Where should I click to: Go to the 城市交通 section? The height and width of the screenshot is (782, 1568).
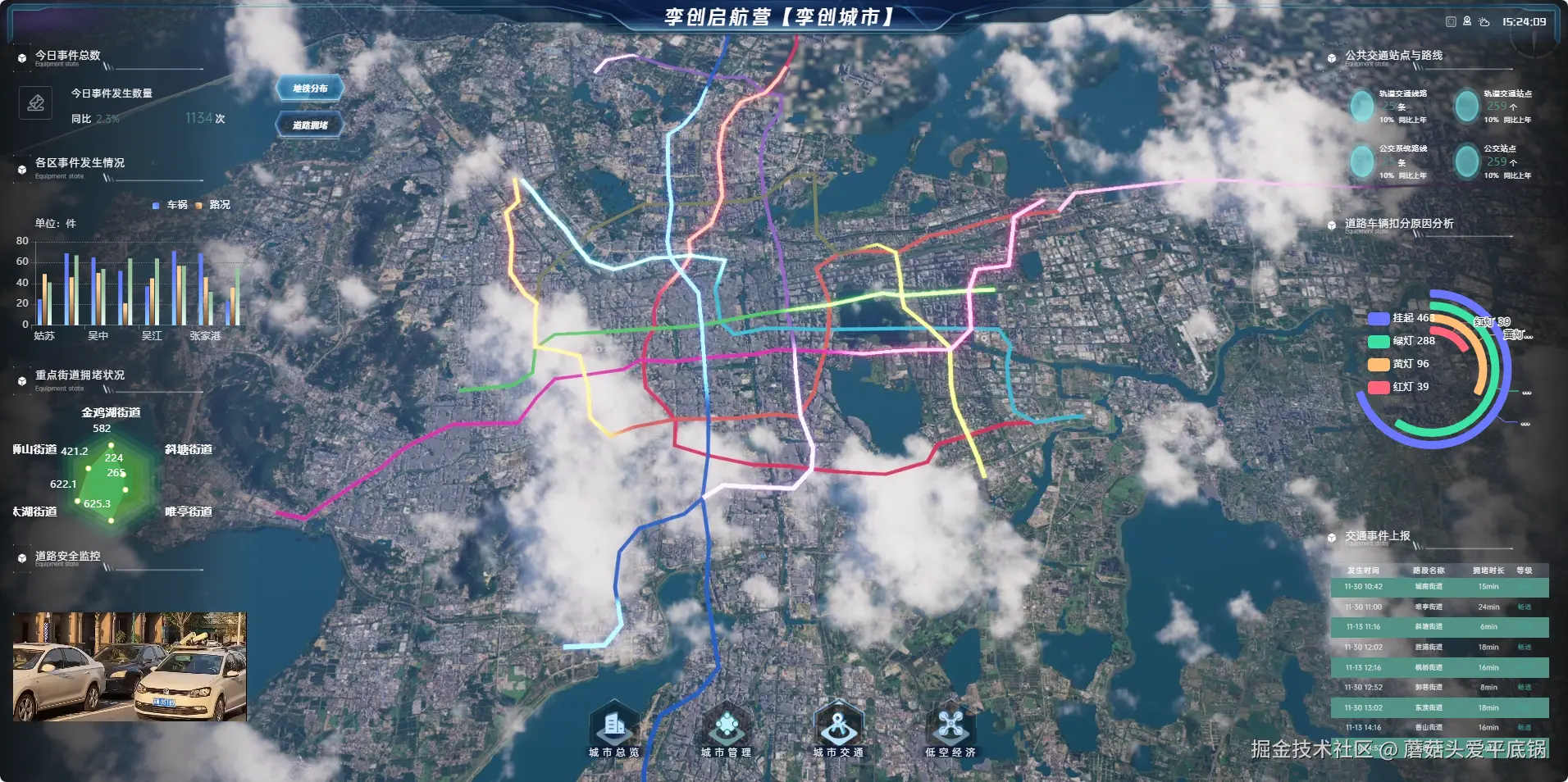tap(838, 729)
